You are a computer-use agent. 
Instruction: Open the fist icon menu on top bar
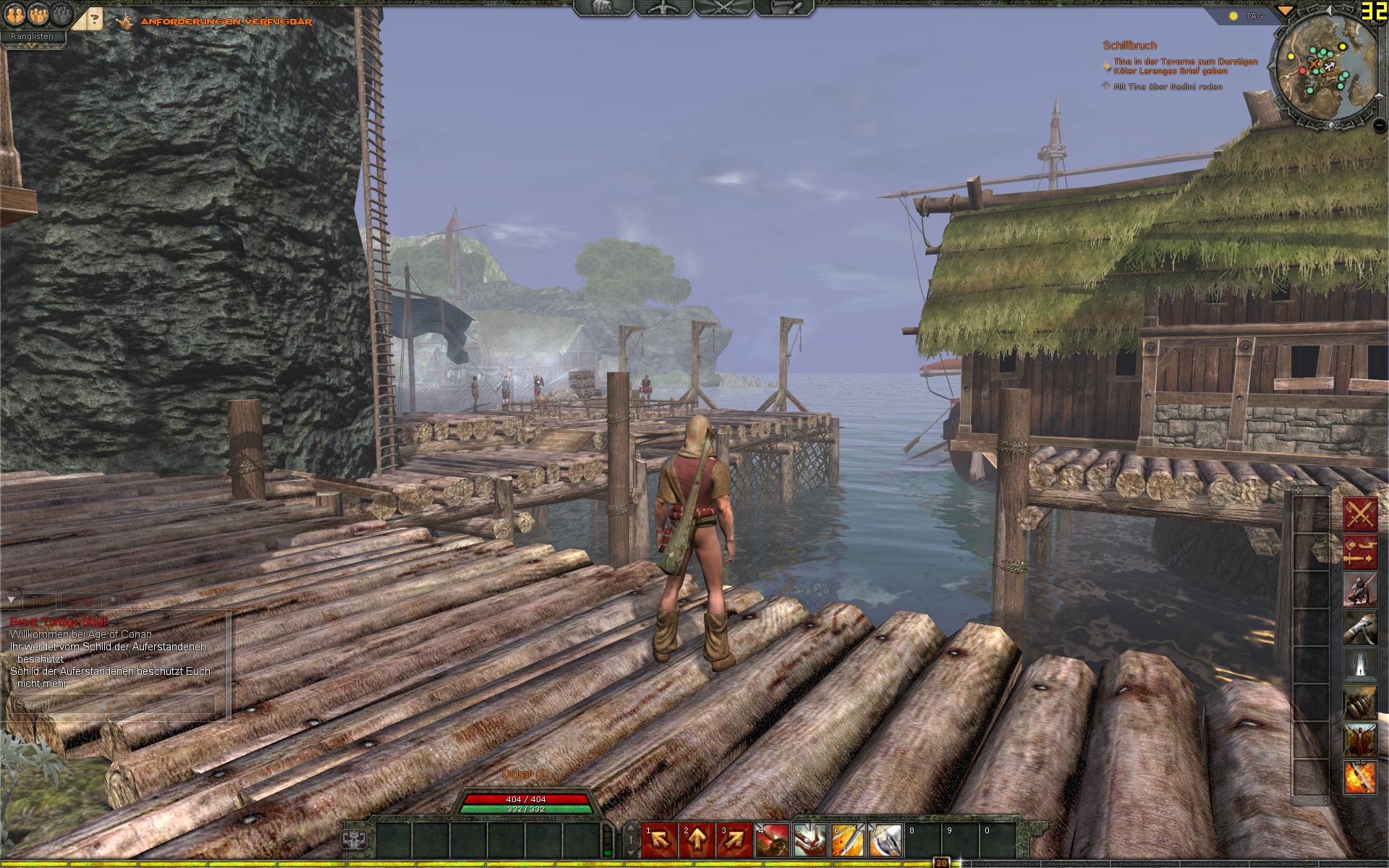(604, 8)
